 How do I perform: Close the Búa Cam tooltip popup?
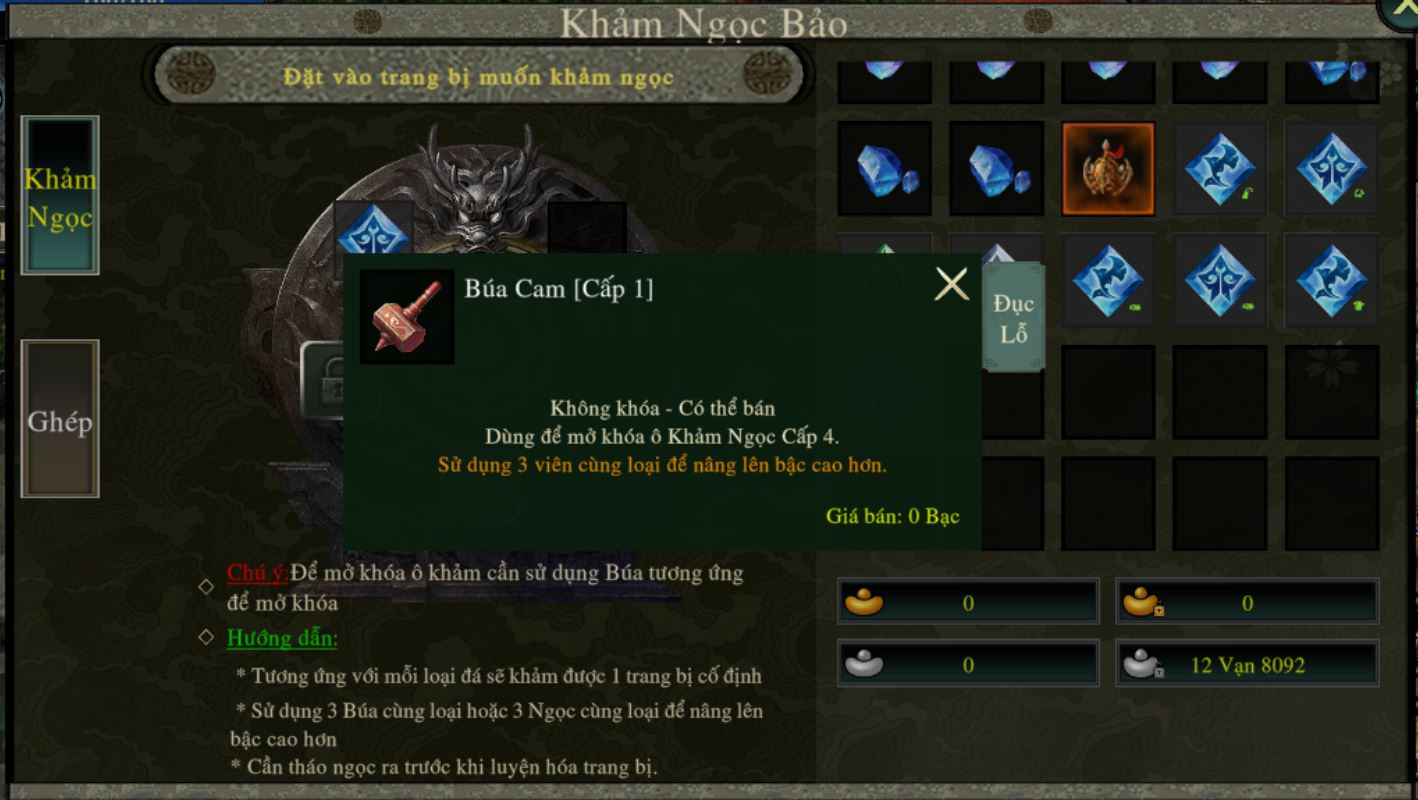[951, 285]
